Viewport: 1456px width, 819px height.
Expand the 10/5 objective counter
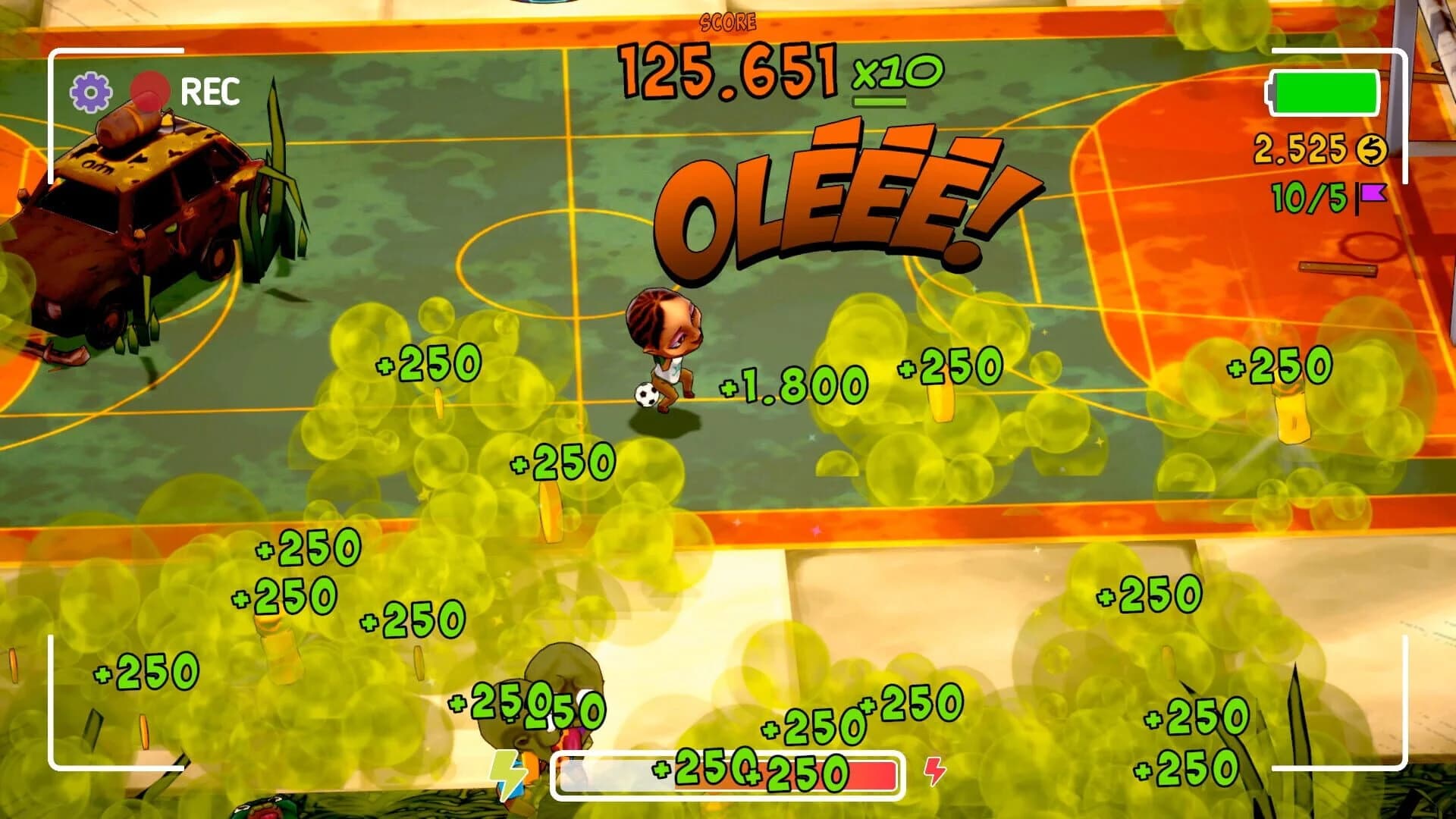coord(1311,195)
